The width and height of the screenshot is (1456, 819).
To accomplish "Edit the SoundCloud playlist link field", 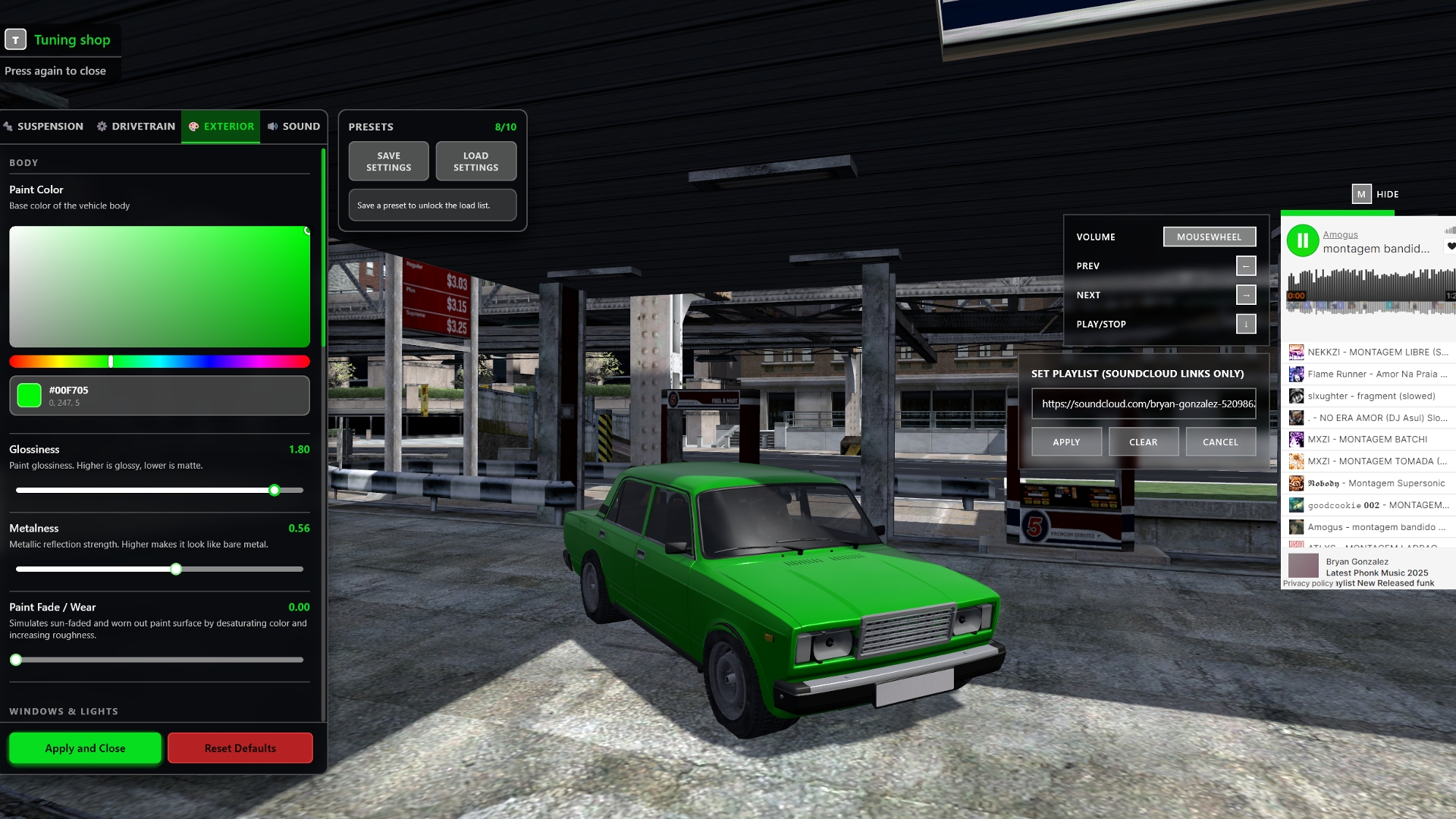I will pos(1144,404).
